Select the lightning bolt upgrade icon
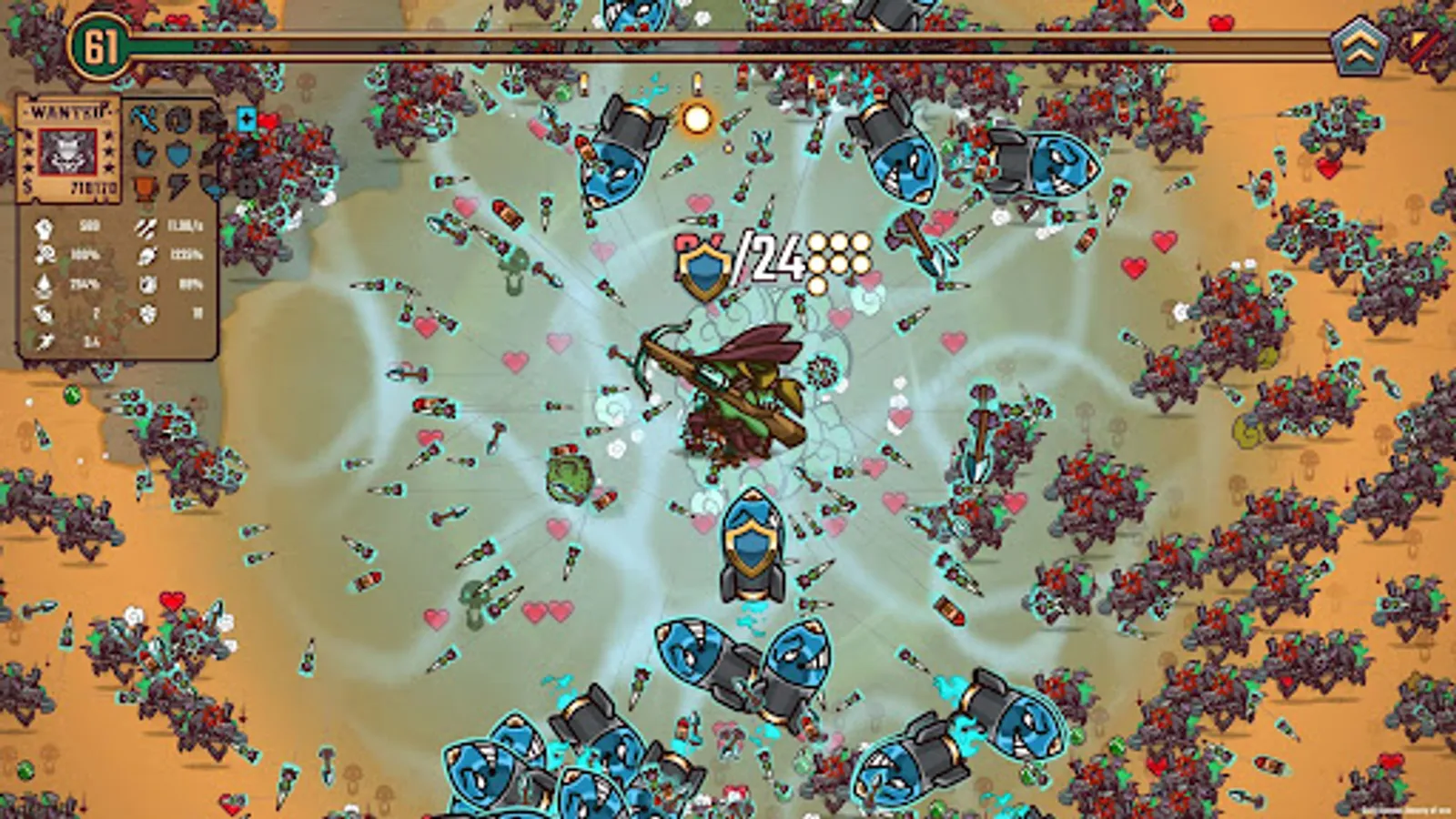 click(178, 187)
